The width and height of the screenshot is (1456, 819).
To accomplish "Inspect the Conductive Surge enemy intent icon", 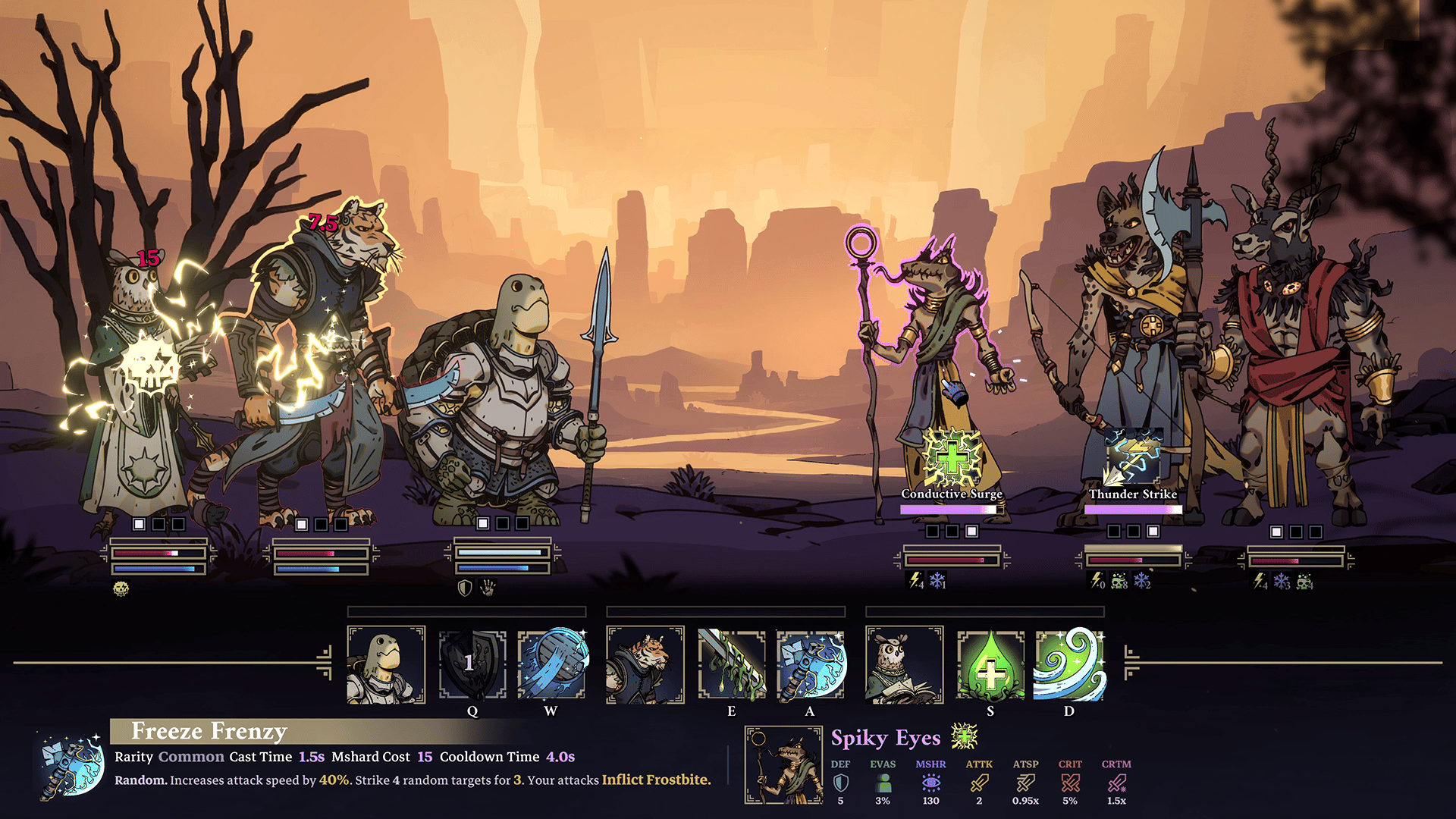I will click(x=952, y=457).
